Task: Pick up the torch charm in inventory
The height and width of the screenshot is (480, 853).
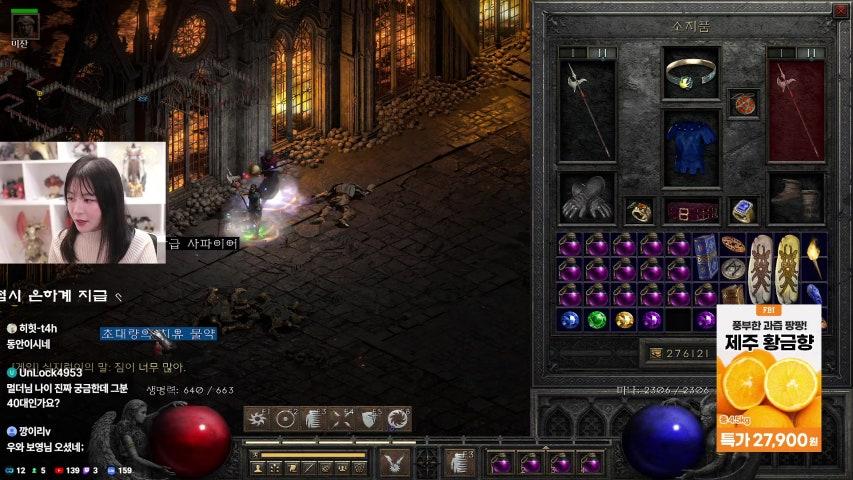Action: [815, 256]
